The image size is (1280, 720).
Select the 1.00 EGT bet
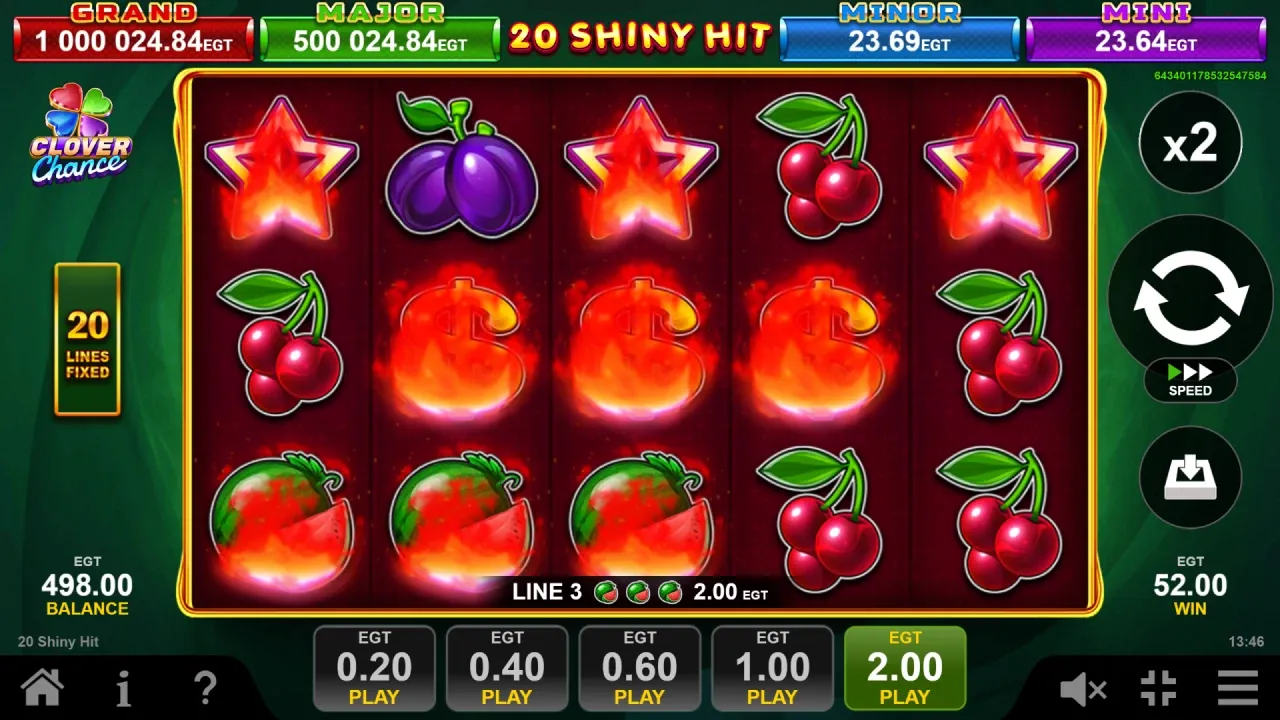point(772,667)
